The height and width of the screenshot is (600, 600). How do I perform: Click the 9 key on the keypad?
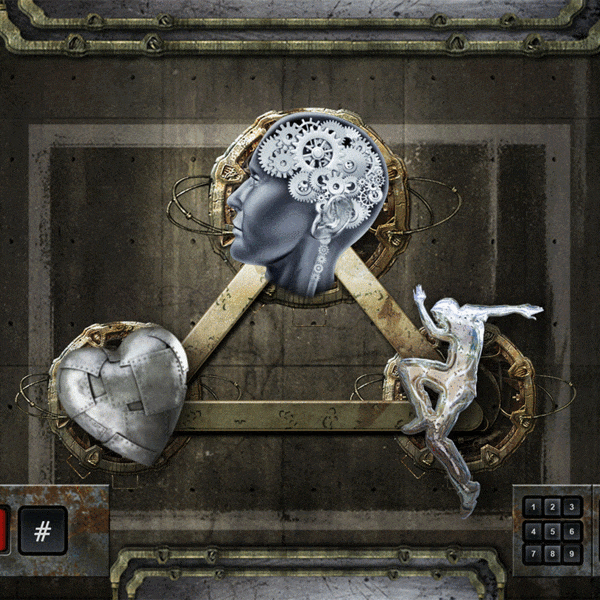pyautogui.click(x=571, y=552)
